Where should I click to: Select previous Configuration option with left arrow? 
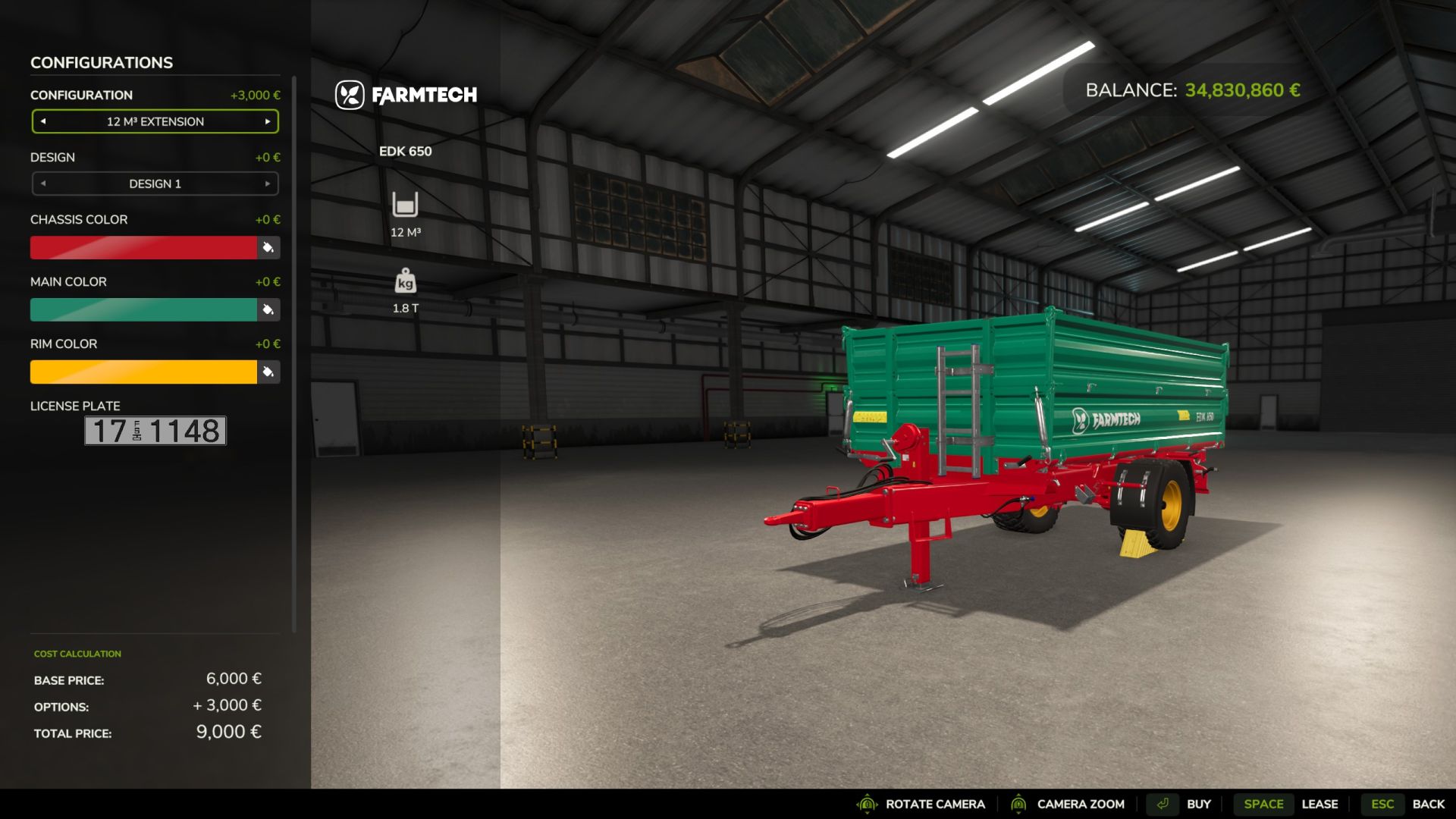pyautogui.click(x=43, y=121)
